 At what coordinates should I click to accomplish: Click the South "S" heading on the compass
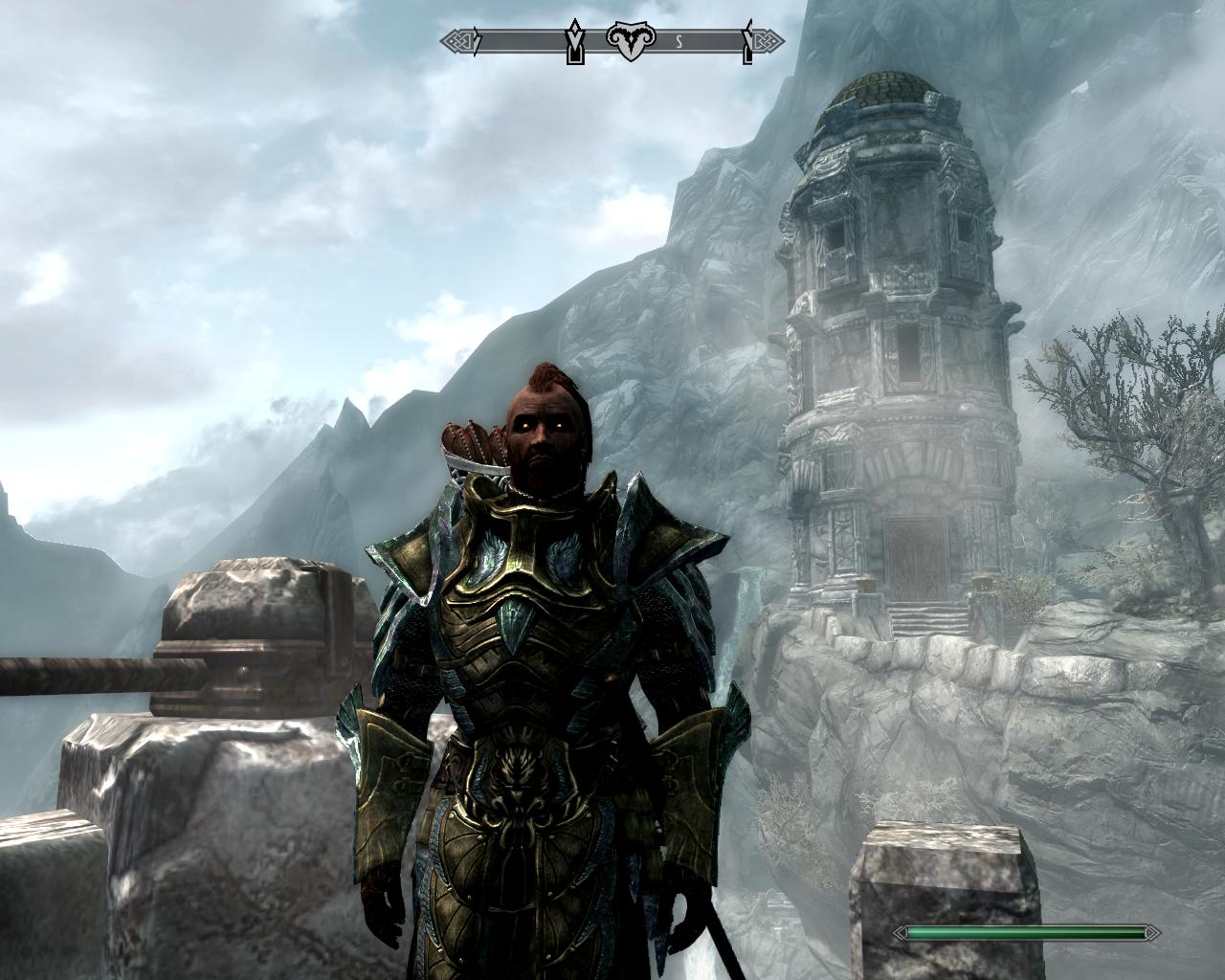[679, 41]
